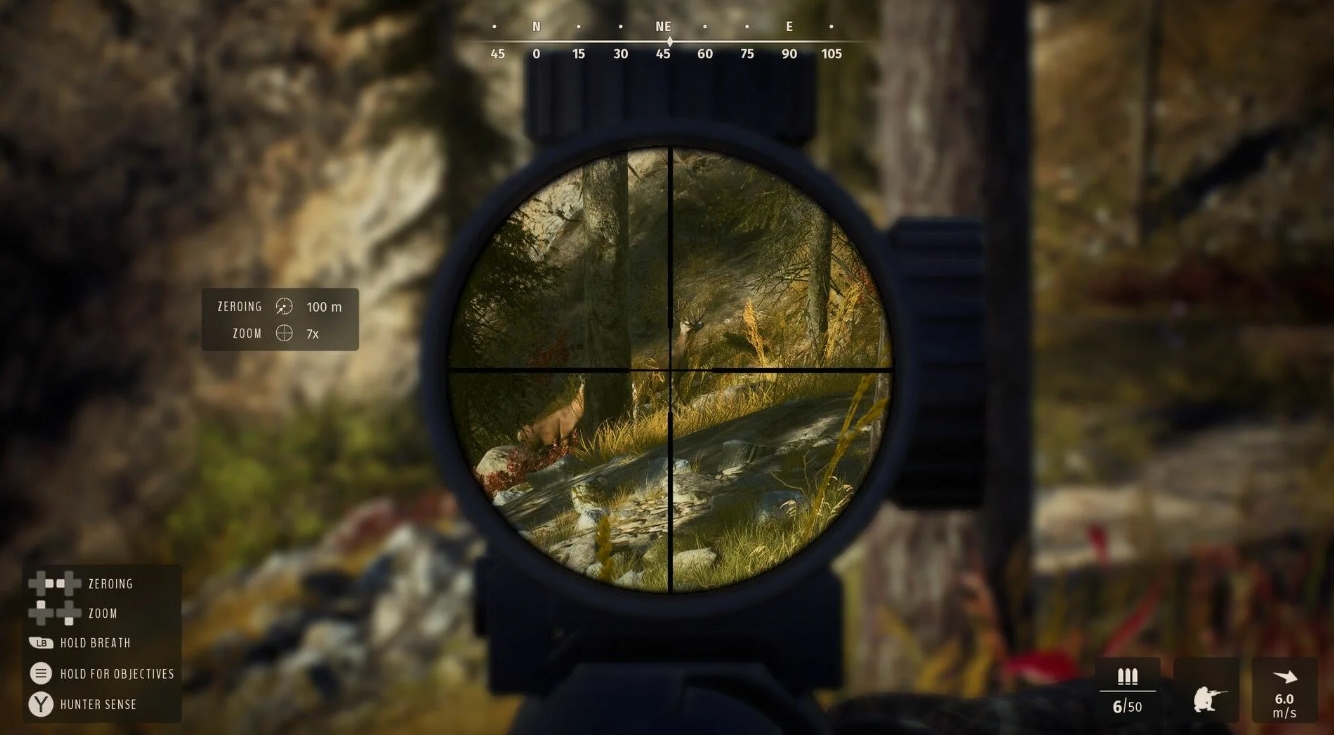Toggle the zeroing d-pad control hint

click(x=55, y=583)
